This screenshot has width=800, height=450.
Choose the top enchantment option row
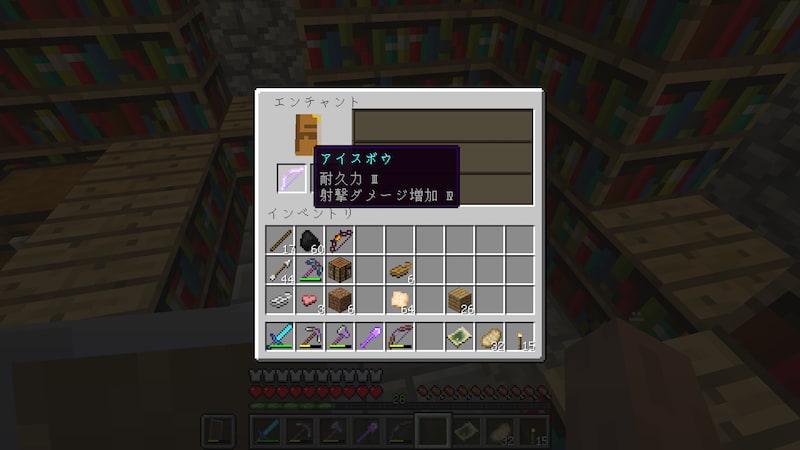[x=443, y=126]
